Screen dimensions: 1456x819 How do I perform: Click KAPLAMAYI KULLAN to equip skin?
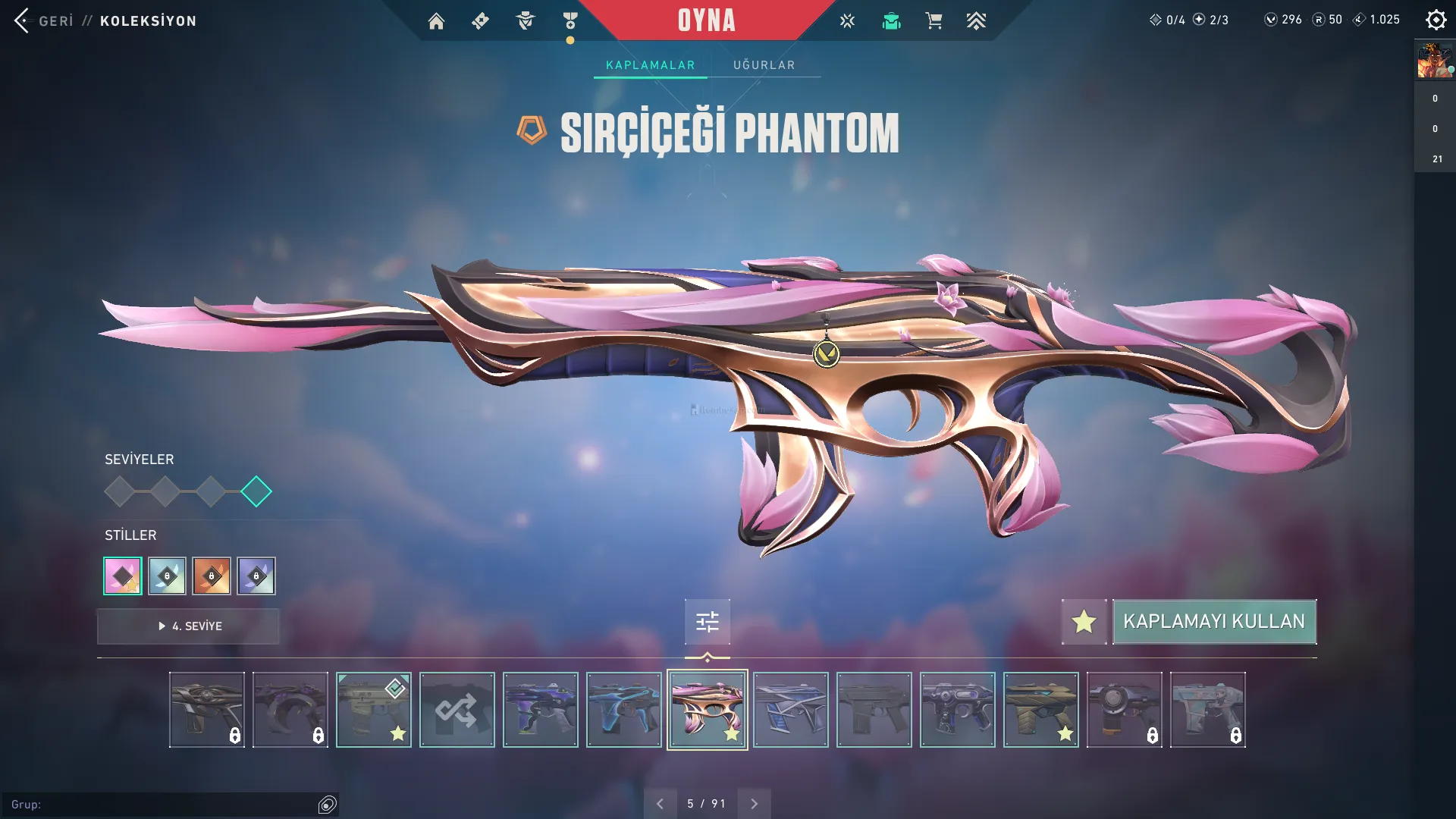click(1213, 622)
